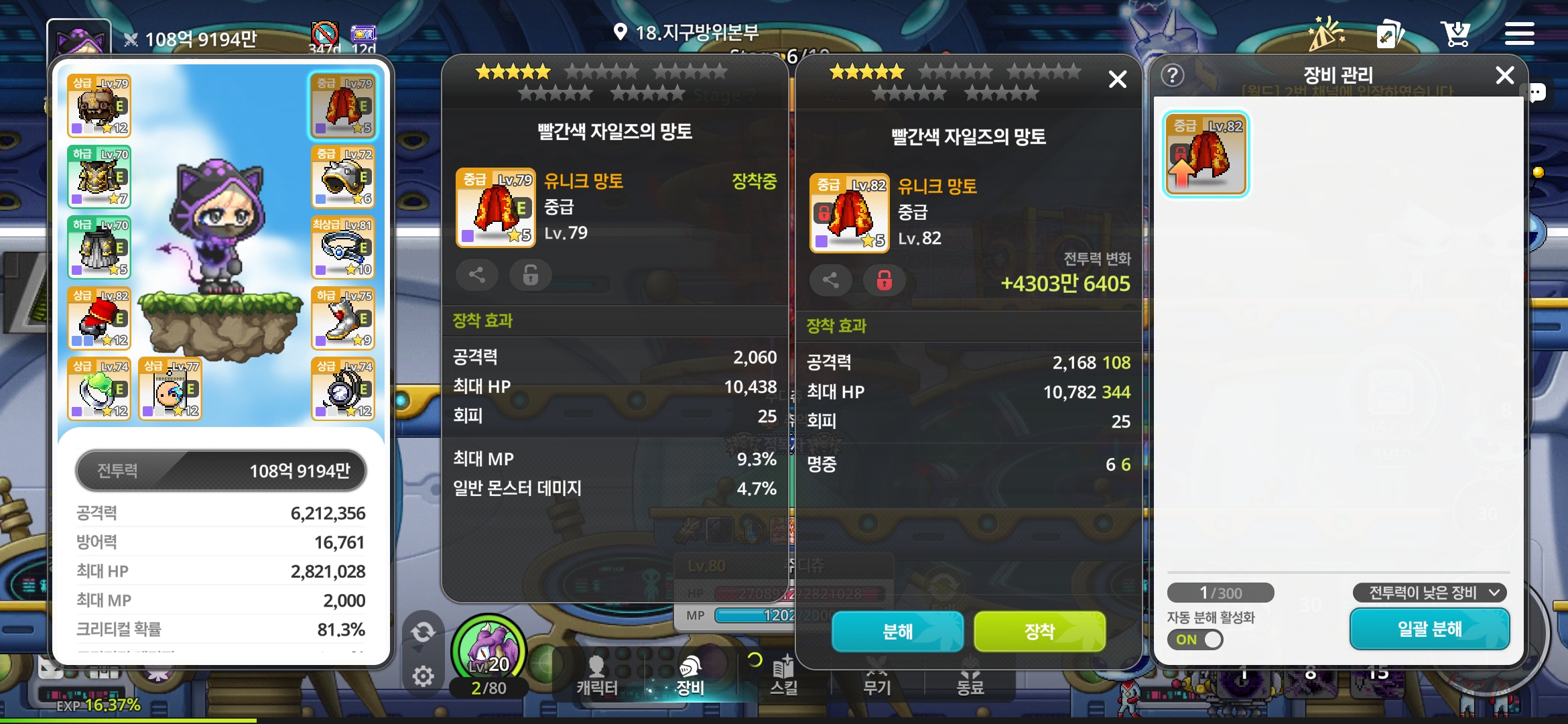Switch to the 무기 tab
The height and width of the screenshot is (724, 1568).
[x=876, y=676]
